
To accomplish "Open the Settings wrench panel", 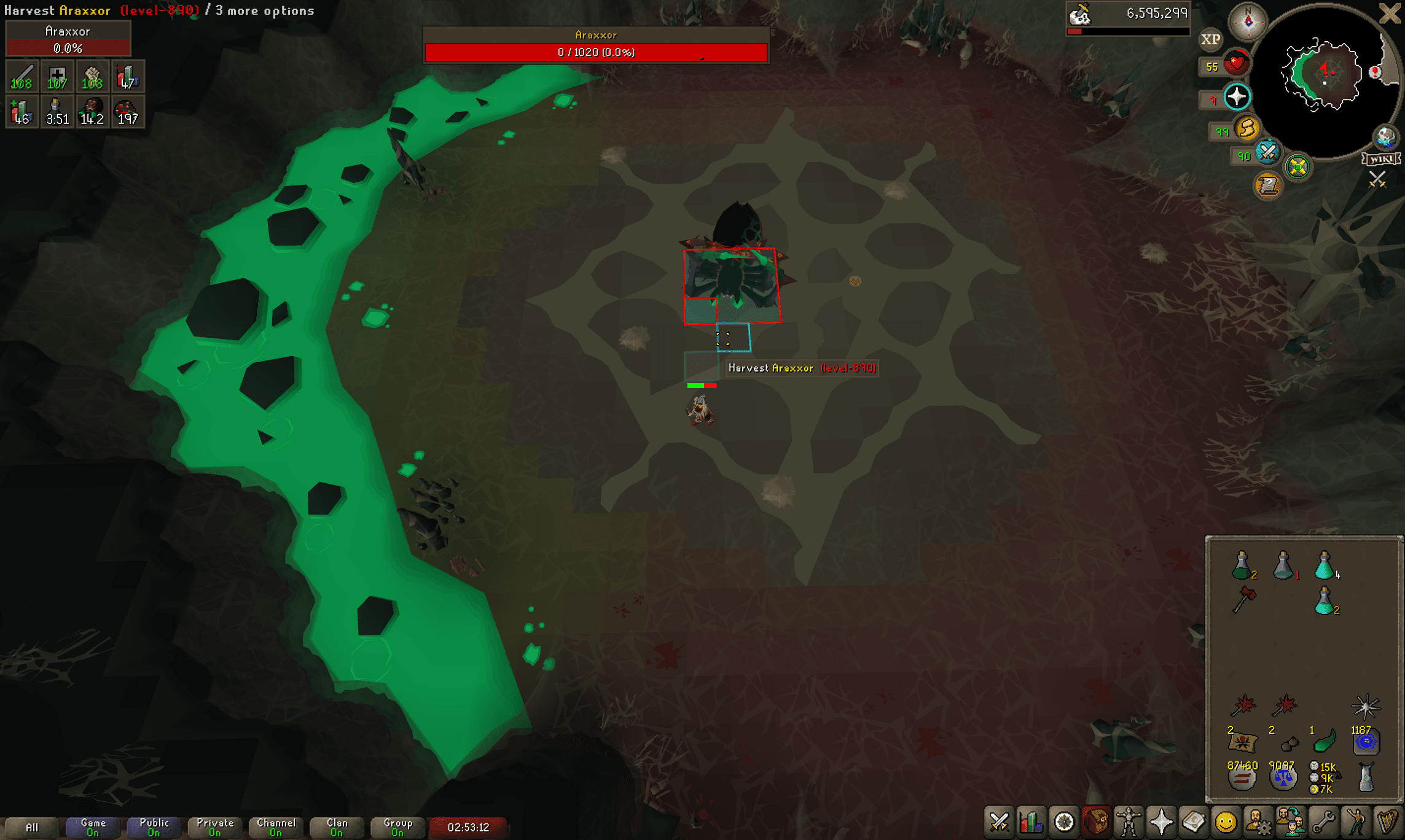I will click(x=1323, y=823).
